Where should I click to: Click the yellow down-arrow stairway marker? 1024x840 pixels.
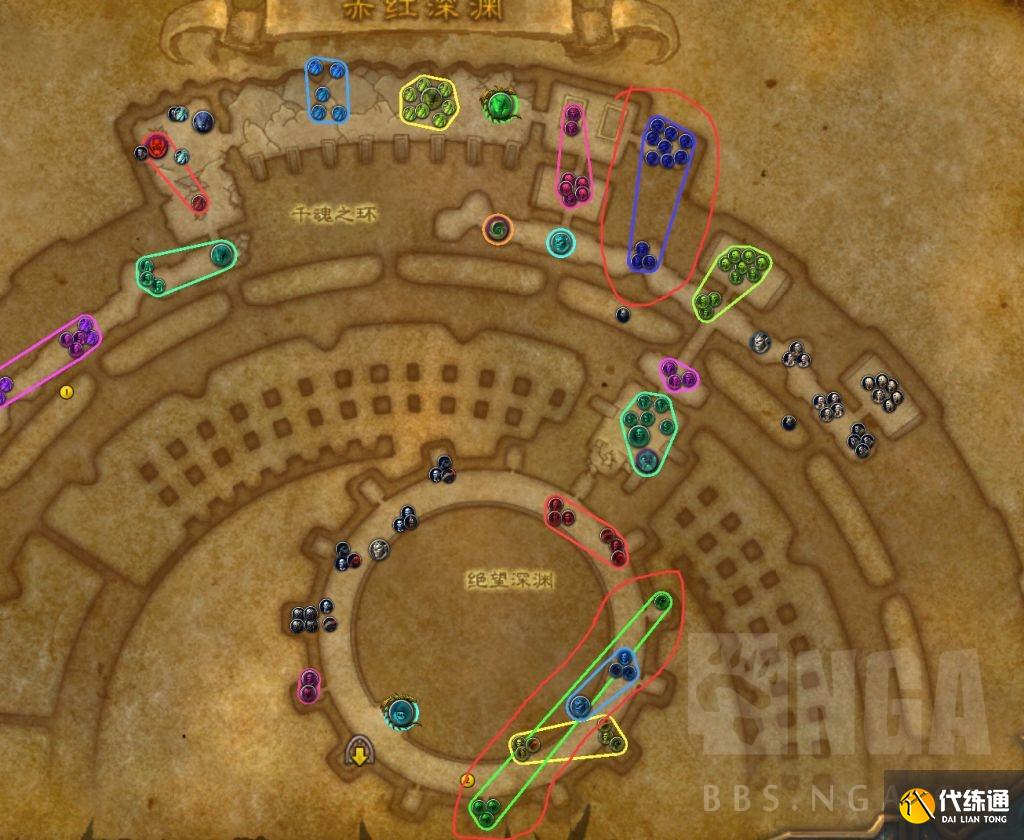(358, 750)
